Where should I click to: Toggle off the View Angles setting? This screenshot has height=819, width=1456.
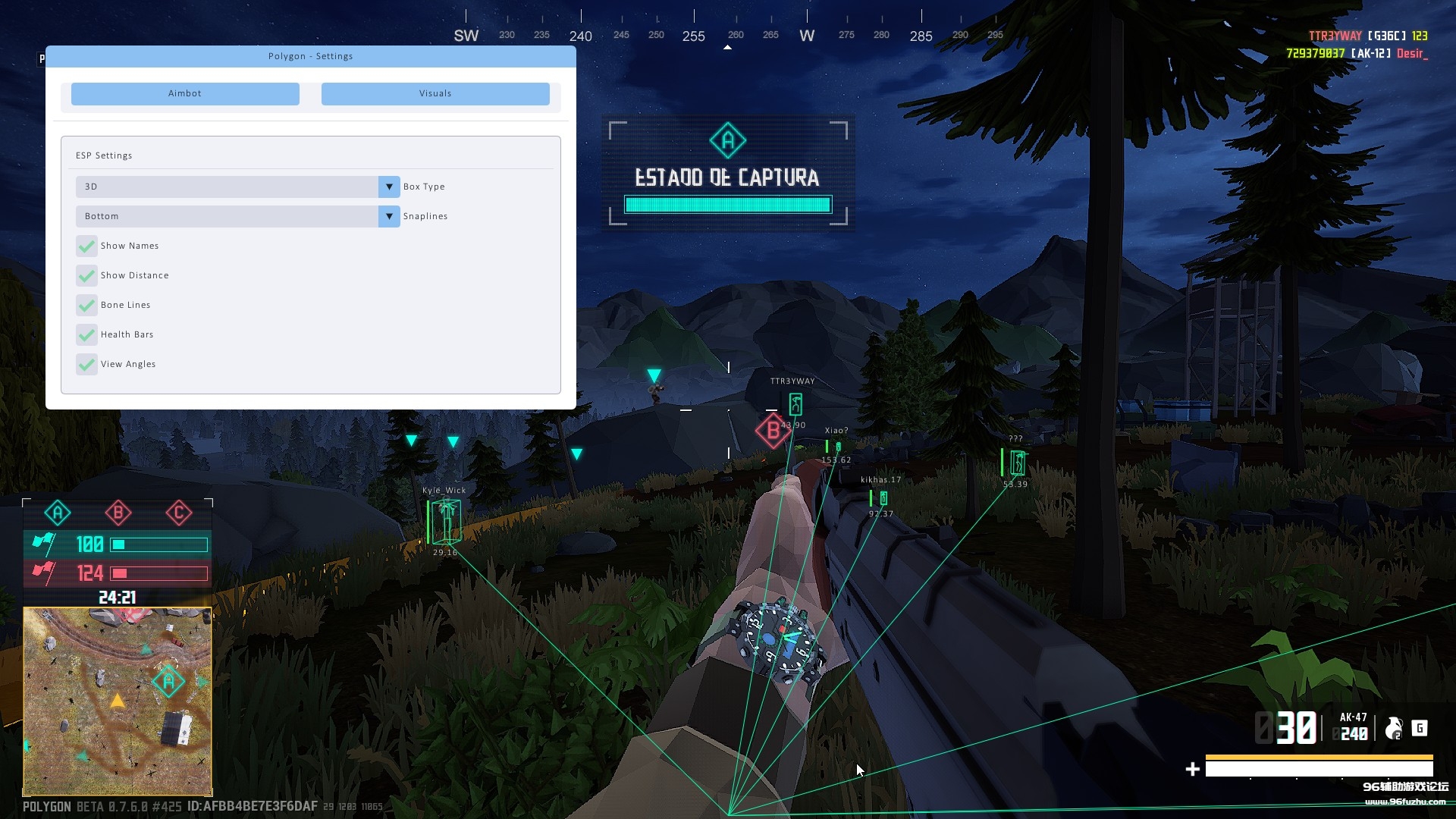[x=86, y=364]
